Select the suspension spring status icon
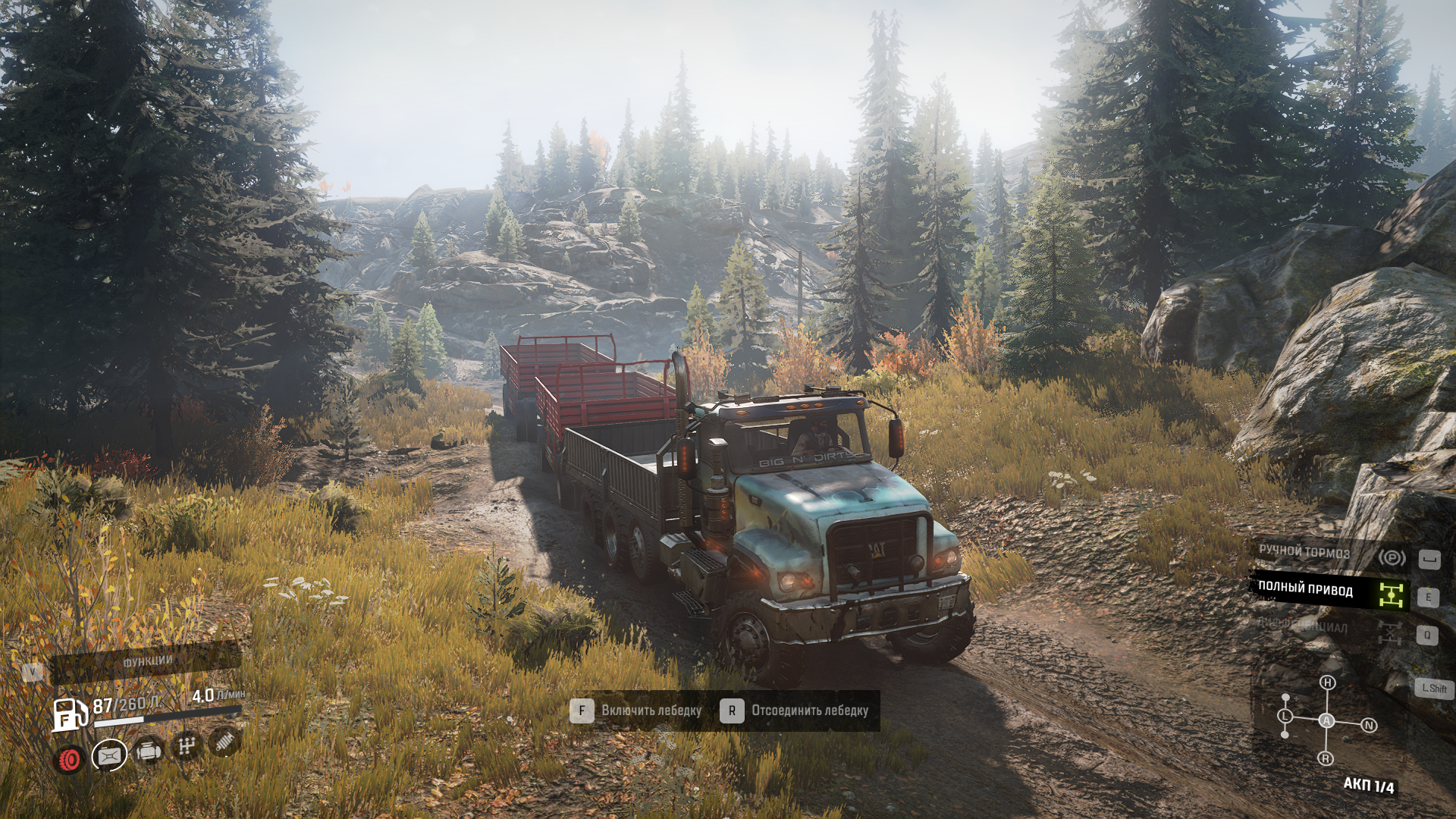Screen dimensions: 1456x819 [224, 741]
